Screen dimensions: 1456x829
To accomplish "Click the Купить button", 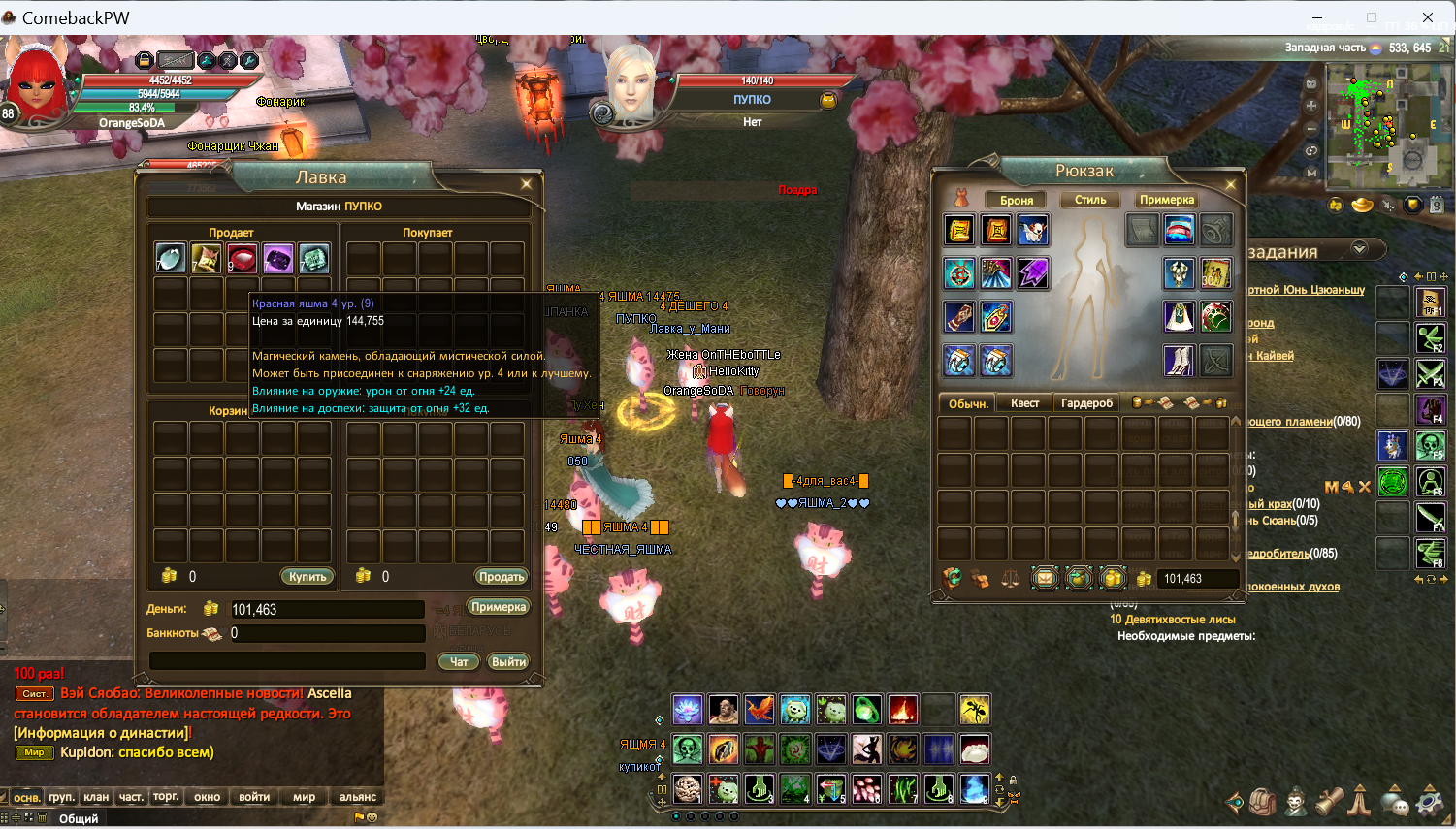I will pos(307,577).
